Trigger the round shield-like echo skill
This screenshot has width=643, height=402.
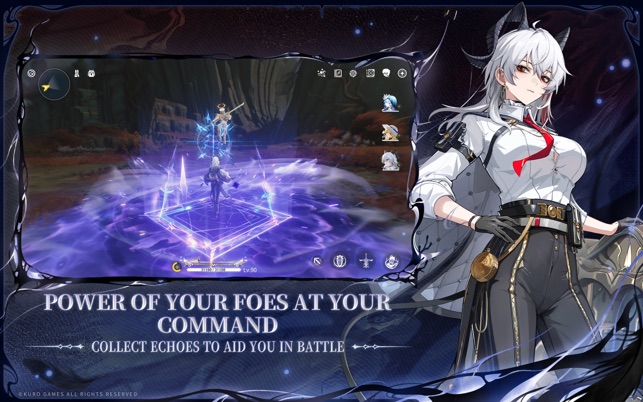(x=340, y=262)
